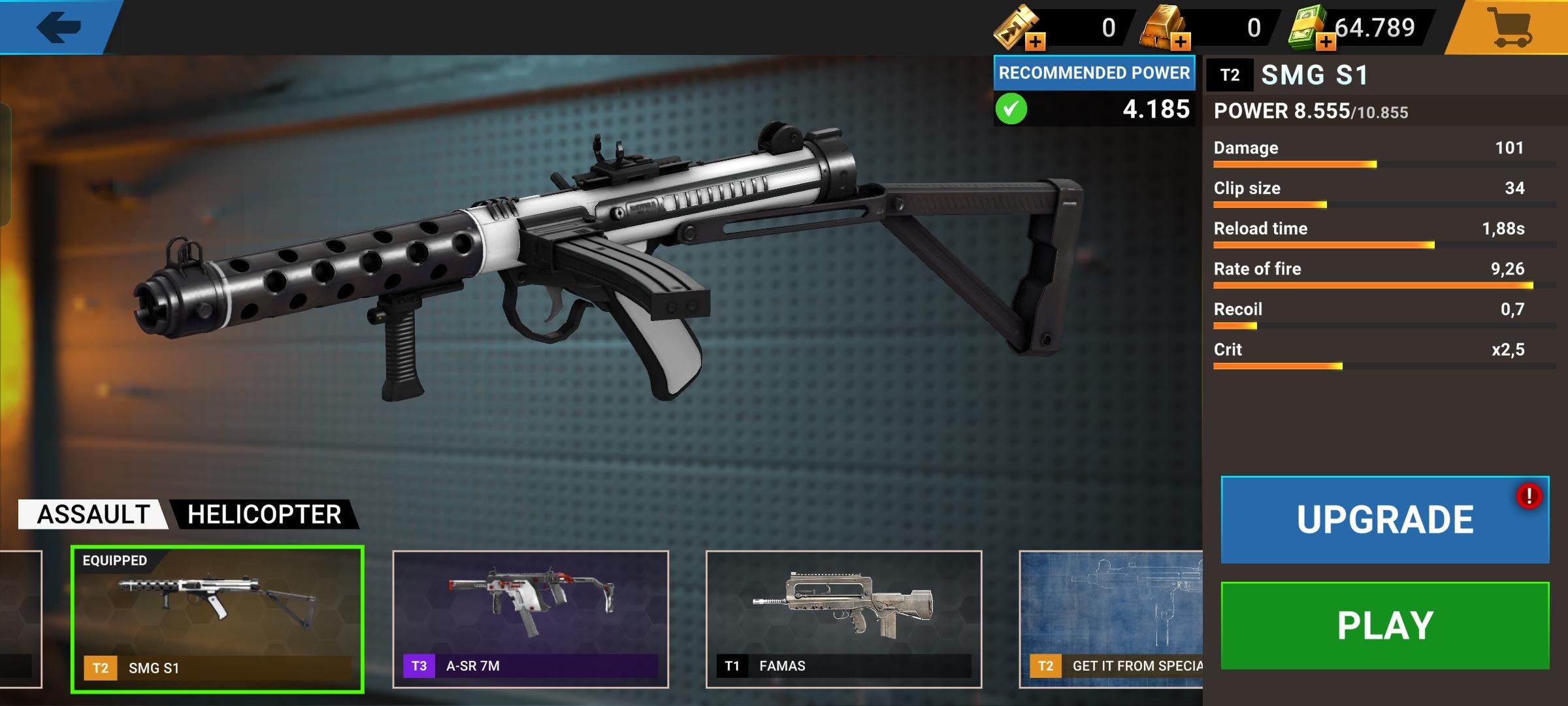Image resolution: width=1568 pixels, height=706 pixels.
Task: Buy more gold bars
Action: pyautogui.click(x=1181, y=42)
